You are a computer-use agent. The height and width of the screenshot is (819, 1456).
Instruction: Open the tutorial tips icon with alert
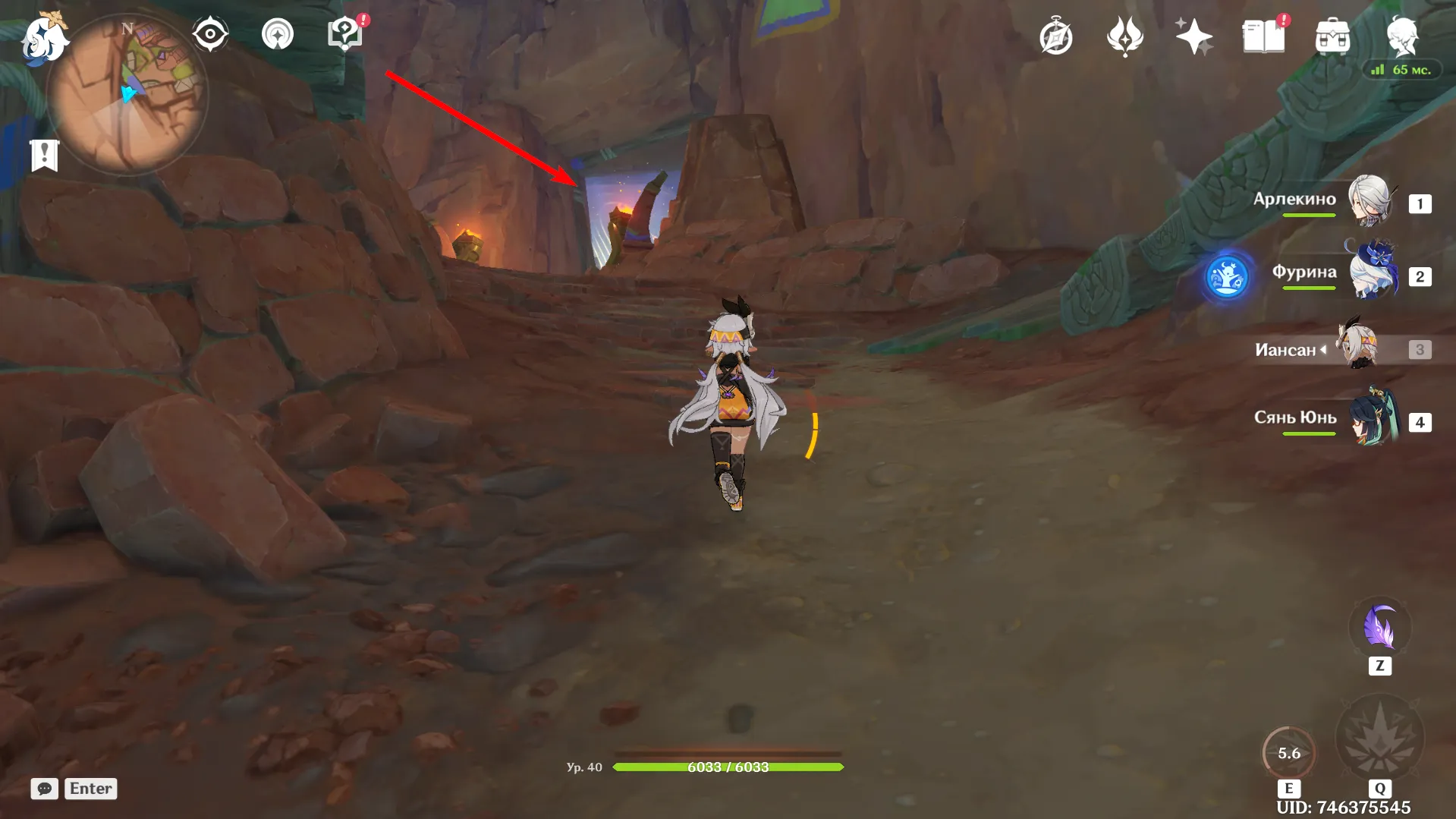coord(345,34)
